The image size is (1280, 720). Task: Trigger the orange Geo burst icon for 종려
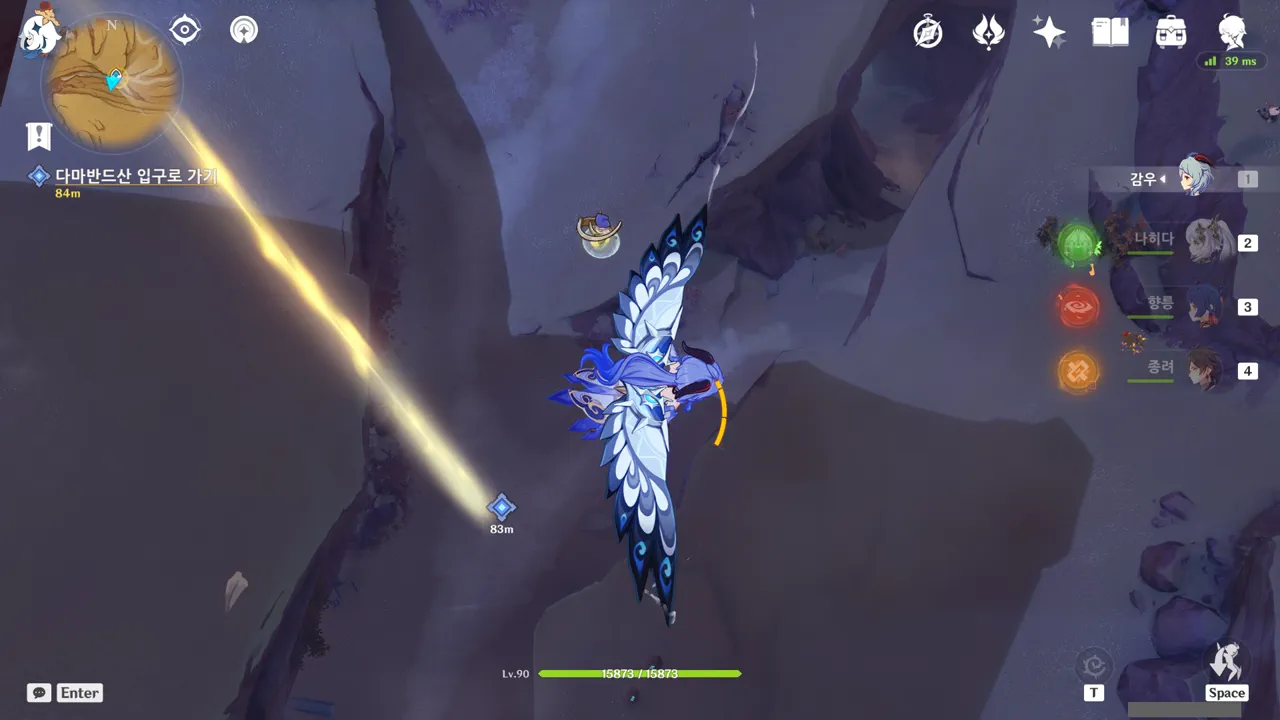pos(1078,371)
